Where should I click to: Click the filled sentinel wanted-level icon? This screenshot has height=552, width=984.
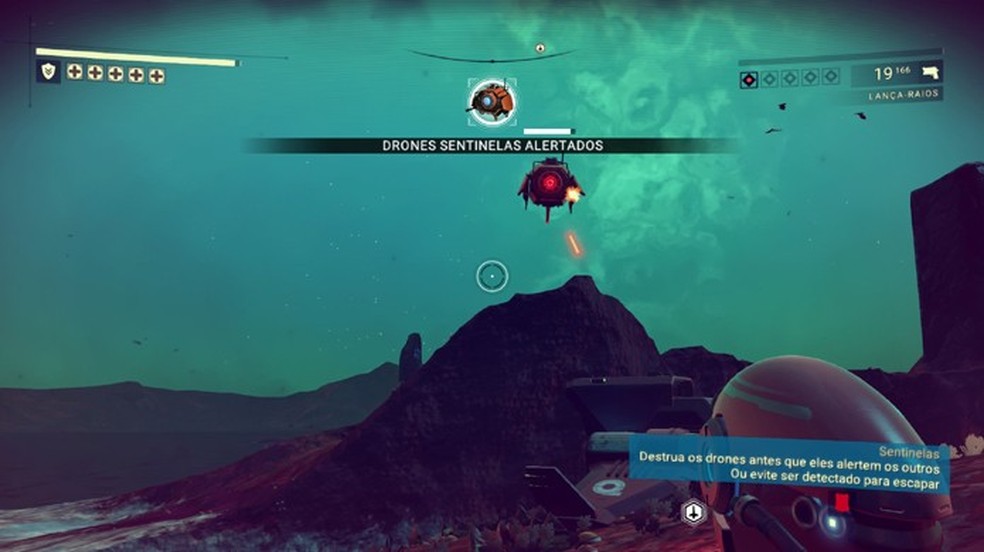pos(749,78)
